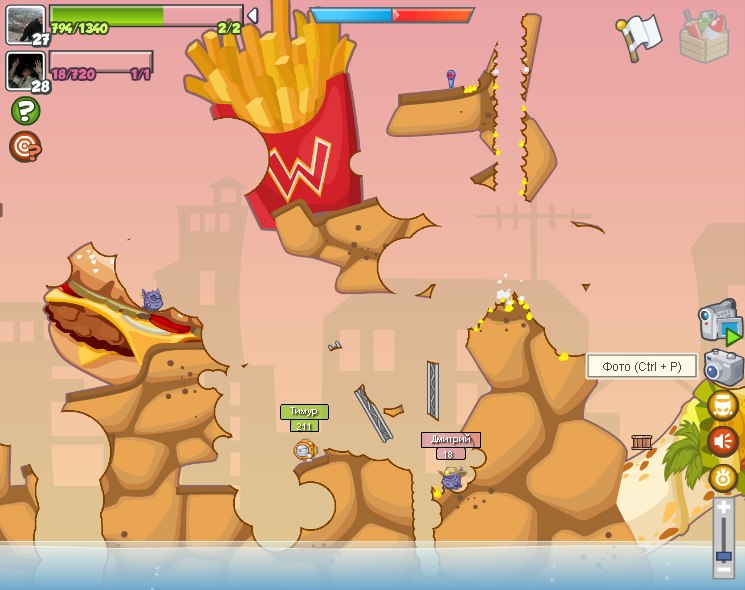
Task: Click the orange target hint icon
Action: [x=24, y=146]
